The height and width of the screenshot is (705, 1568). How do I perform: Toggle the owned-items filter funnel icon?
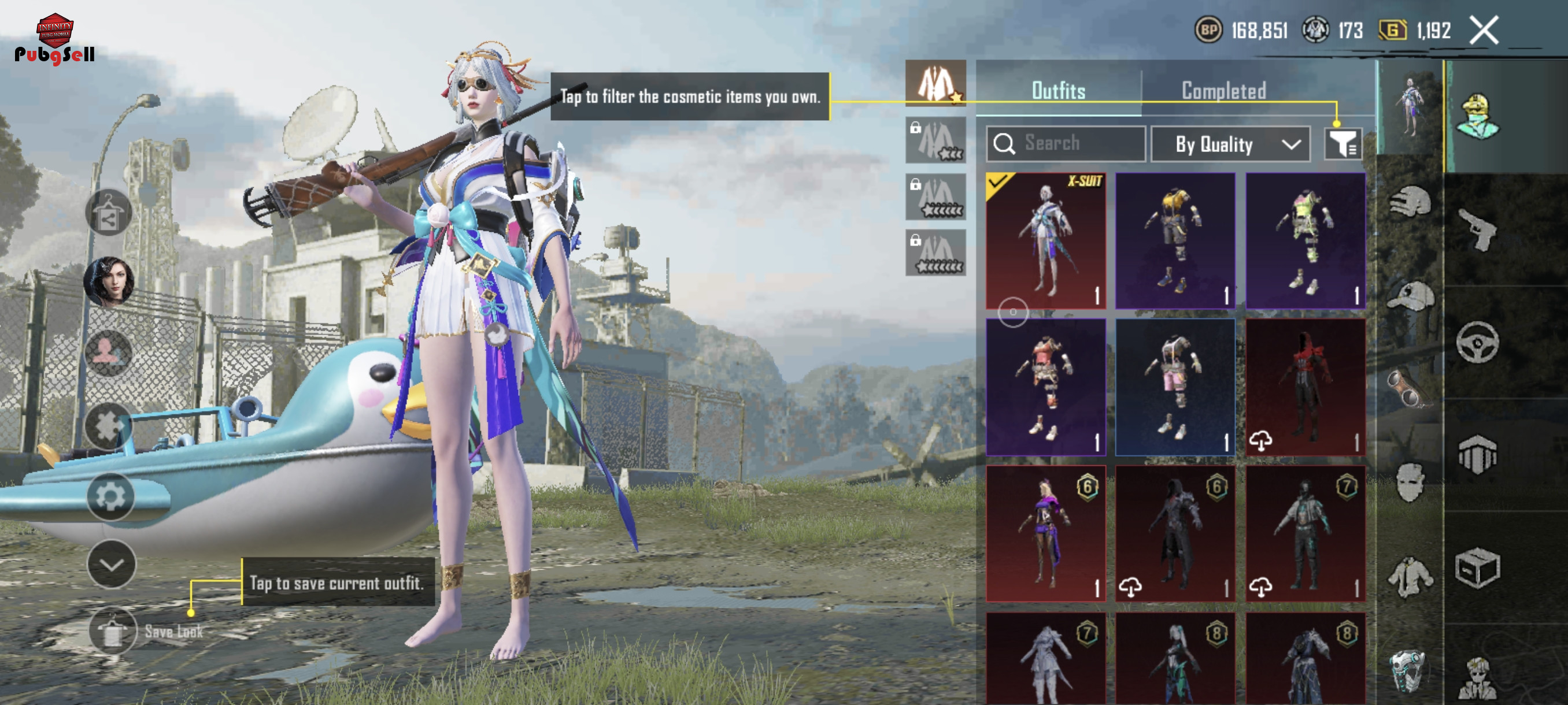(1343, 144)
